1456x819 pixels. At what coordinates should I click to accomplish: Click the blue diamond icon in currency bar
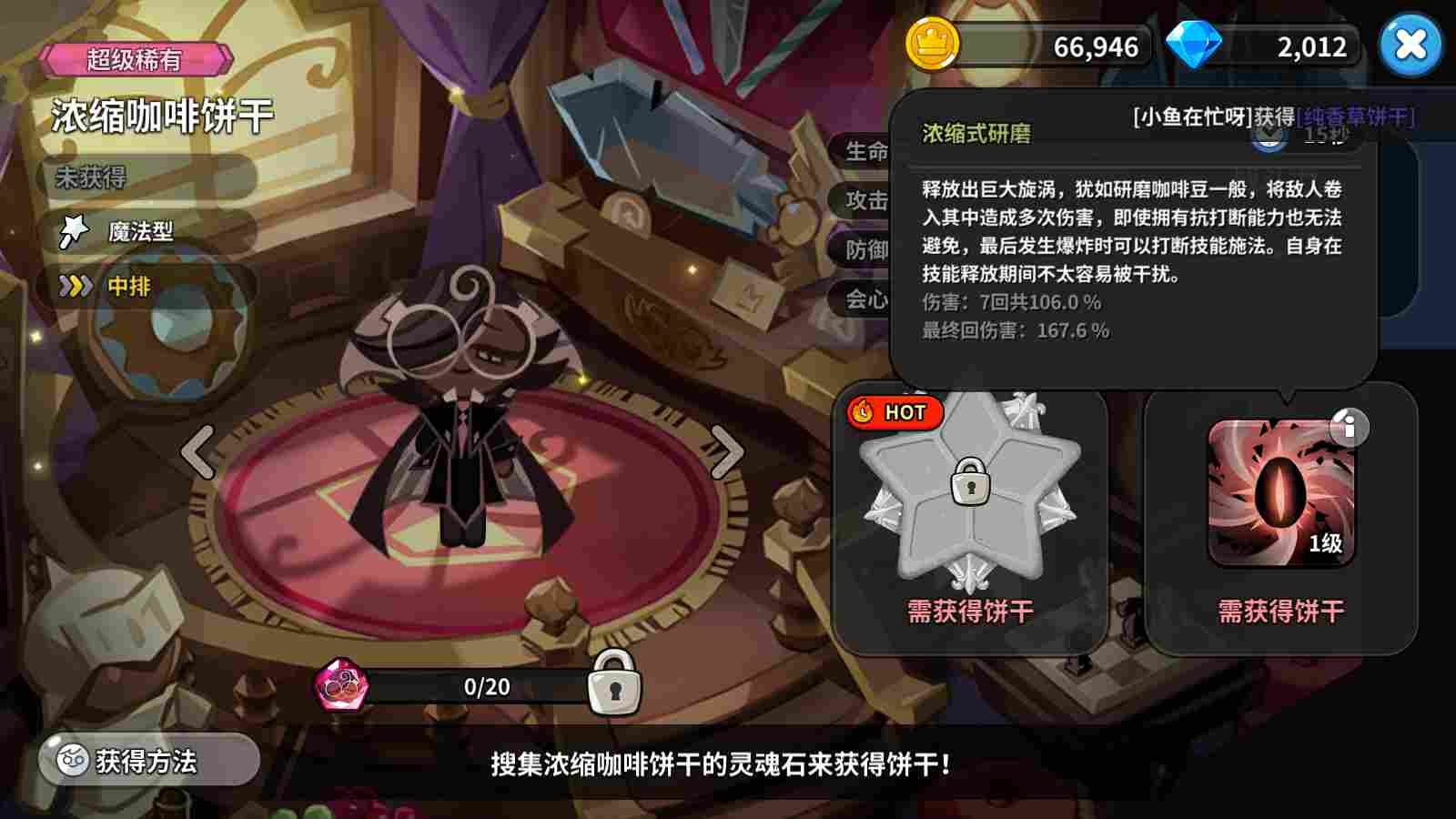point(1197,44)
